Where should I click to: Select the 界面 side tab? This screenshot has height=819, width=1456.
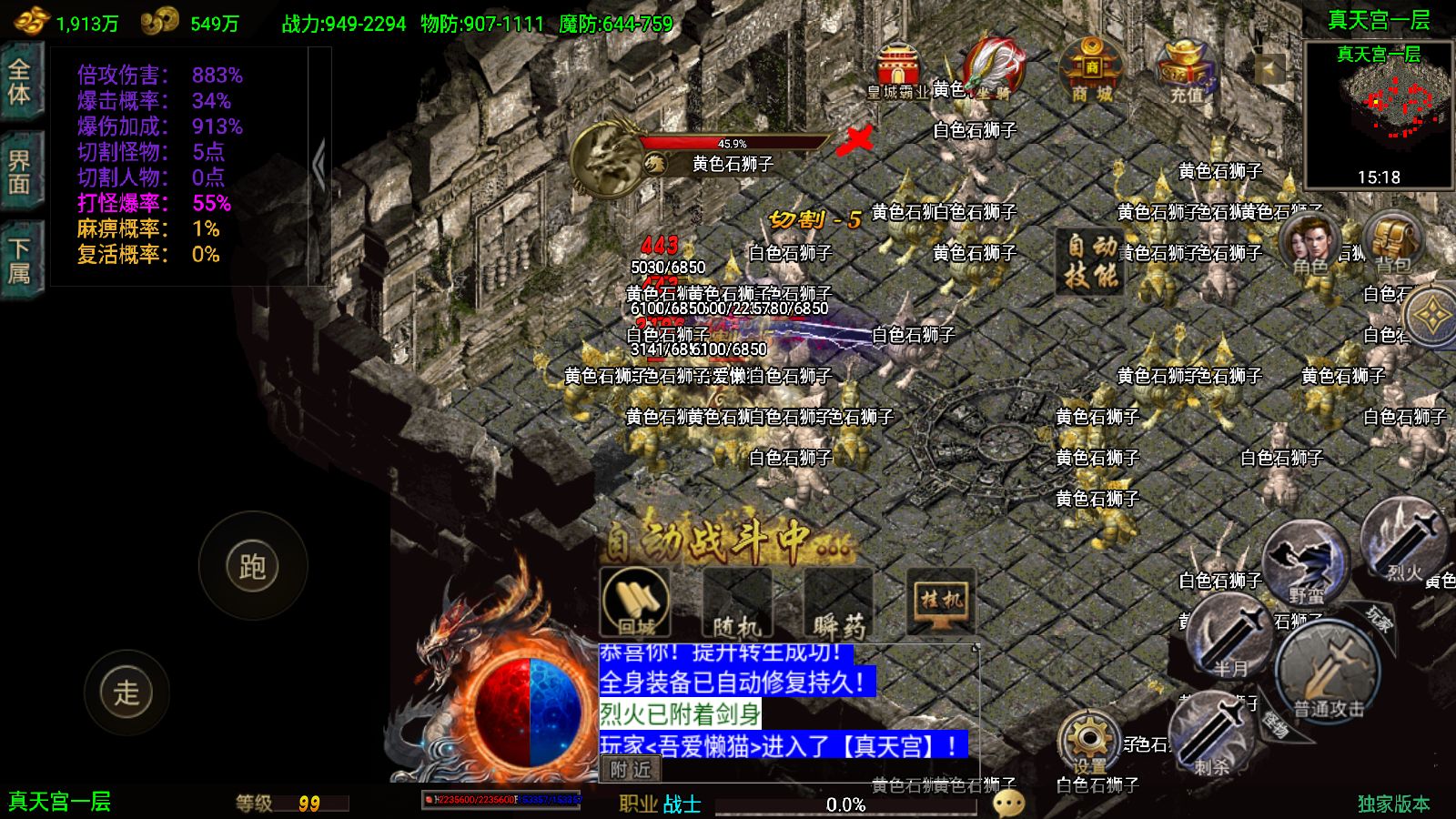point(20,173)
